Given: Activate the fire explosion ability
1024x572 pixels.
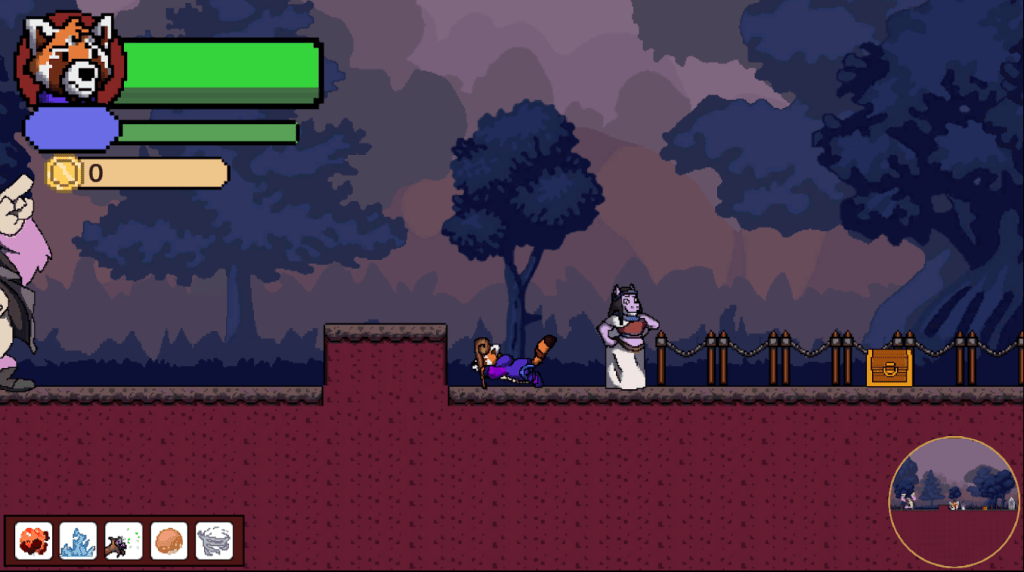Looking at the screenshot, I should coord(35,541).
